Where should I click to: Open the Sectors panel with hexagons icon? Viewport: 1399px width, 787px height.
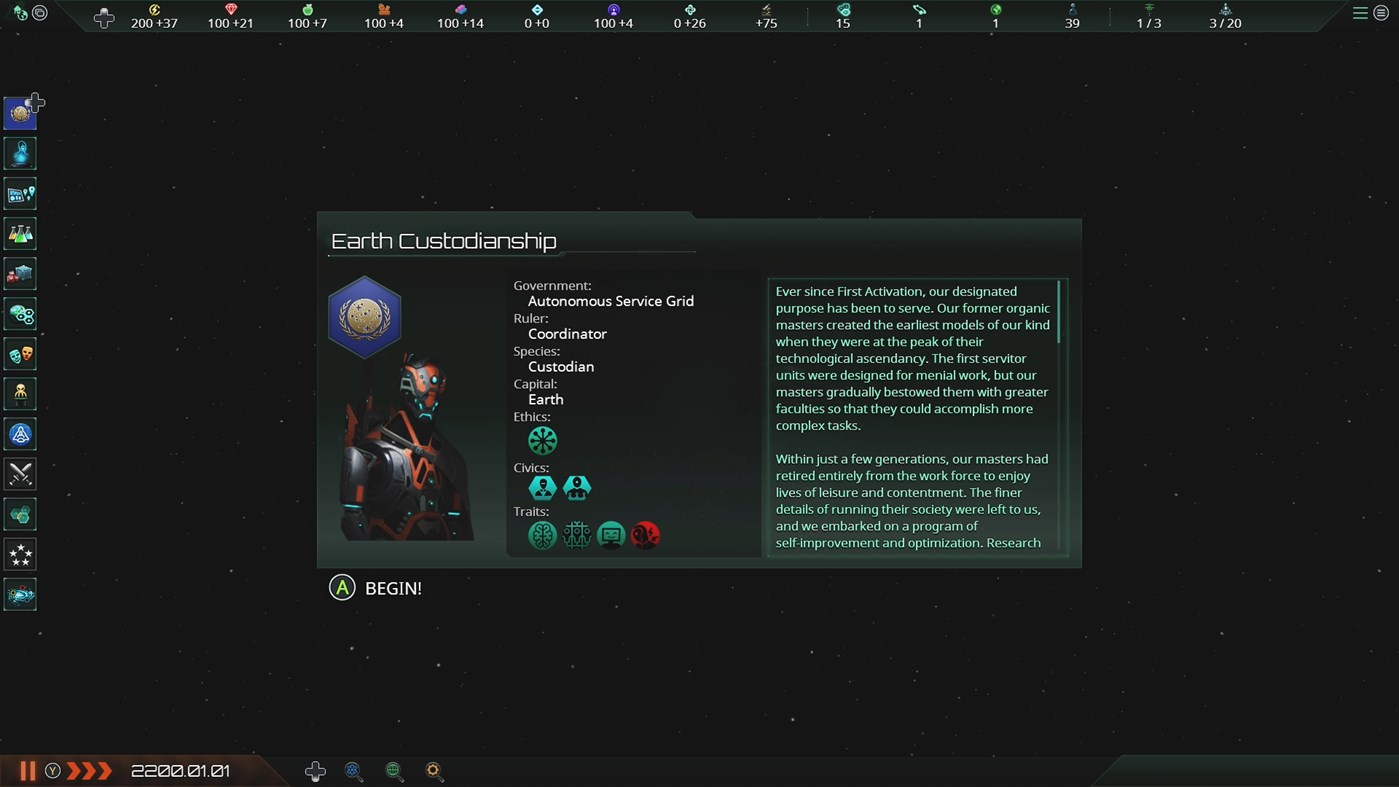pos(20,513)
